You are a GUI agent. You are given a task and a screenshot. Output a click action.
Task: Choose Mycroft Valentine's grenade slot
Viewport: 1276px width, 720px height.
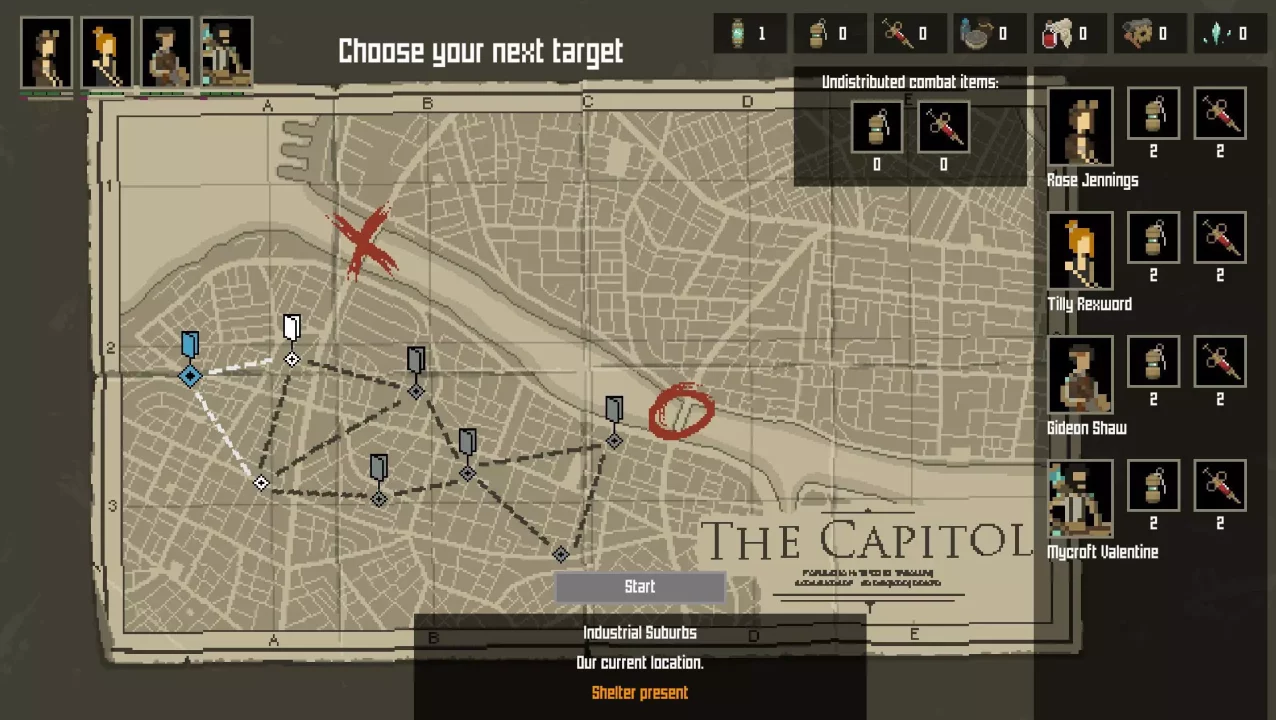(x=1153, y=486)
